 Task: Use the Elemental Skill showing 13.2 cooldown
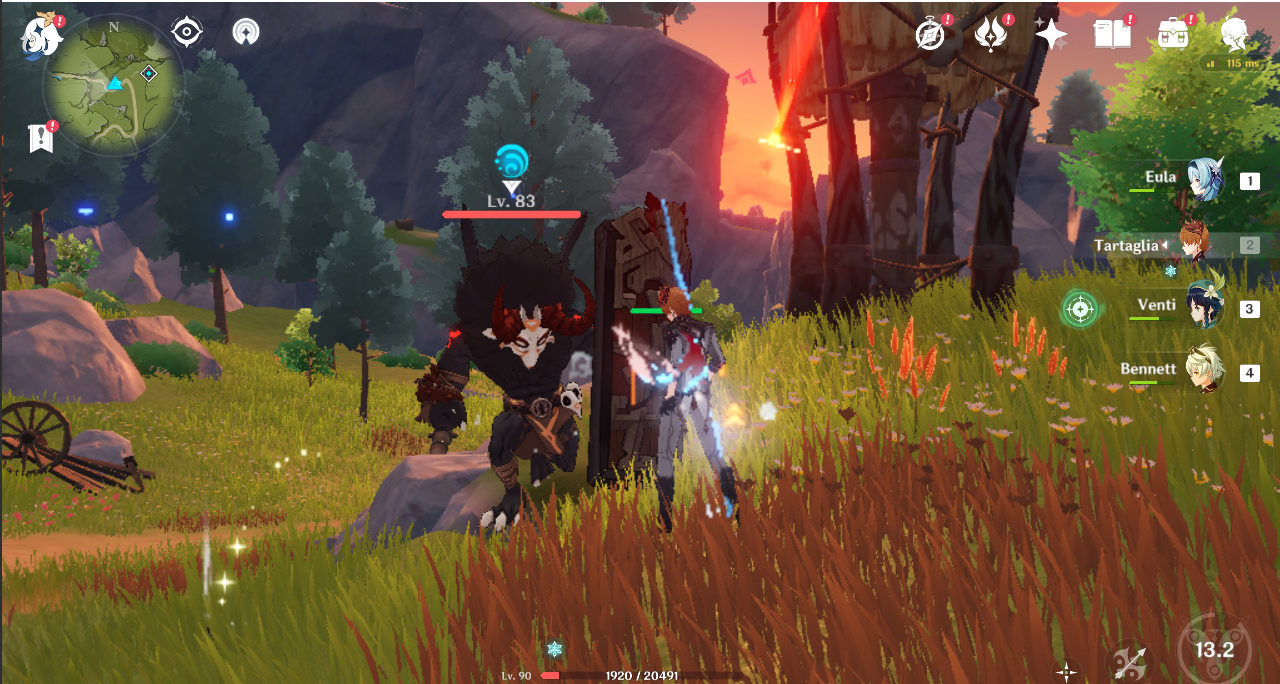click(1214, 650)
